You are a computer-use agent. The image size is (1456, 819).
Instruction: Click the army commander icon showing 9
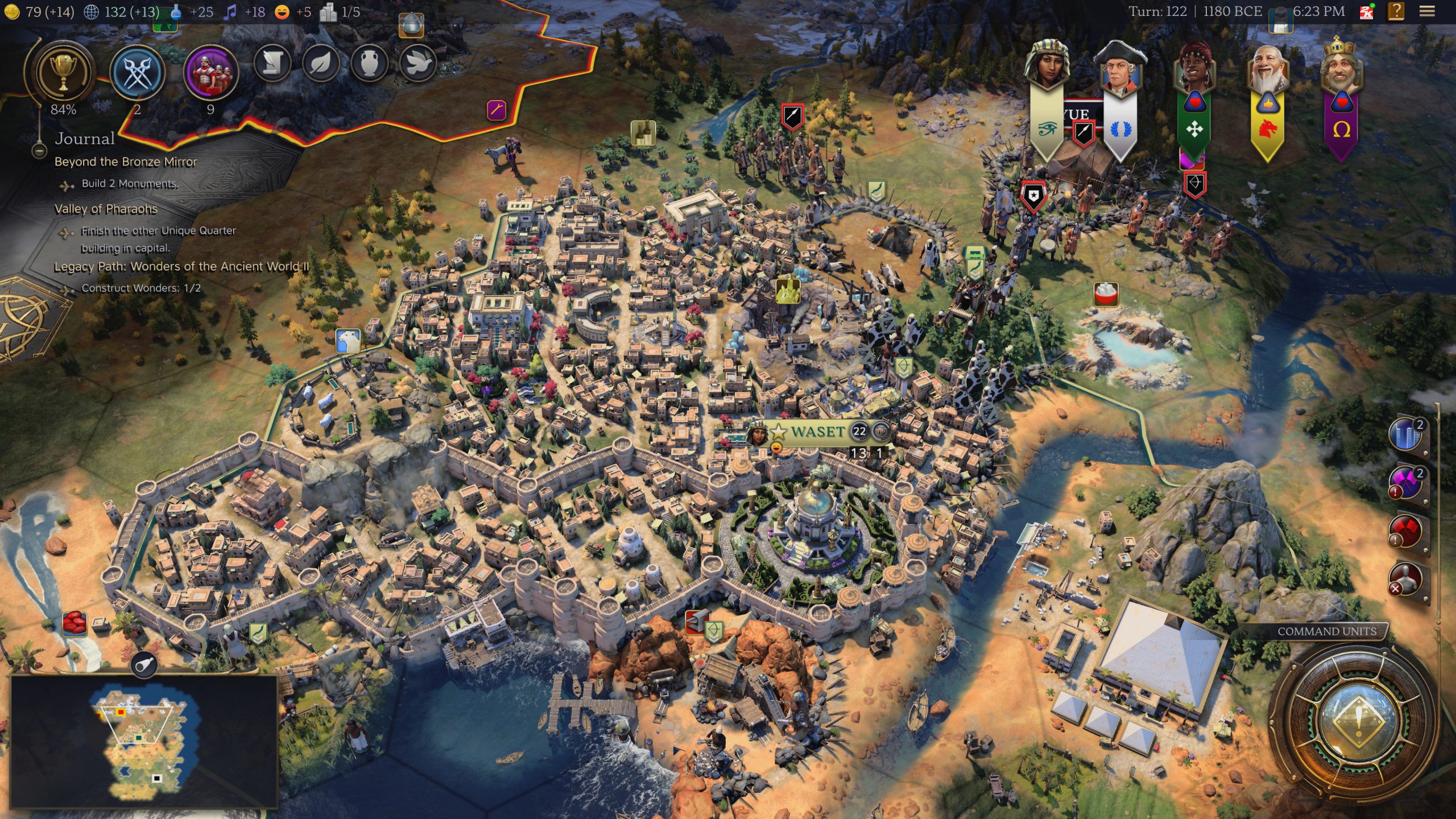pyautogui.click(x=210, y=73)
